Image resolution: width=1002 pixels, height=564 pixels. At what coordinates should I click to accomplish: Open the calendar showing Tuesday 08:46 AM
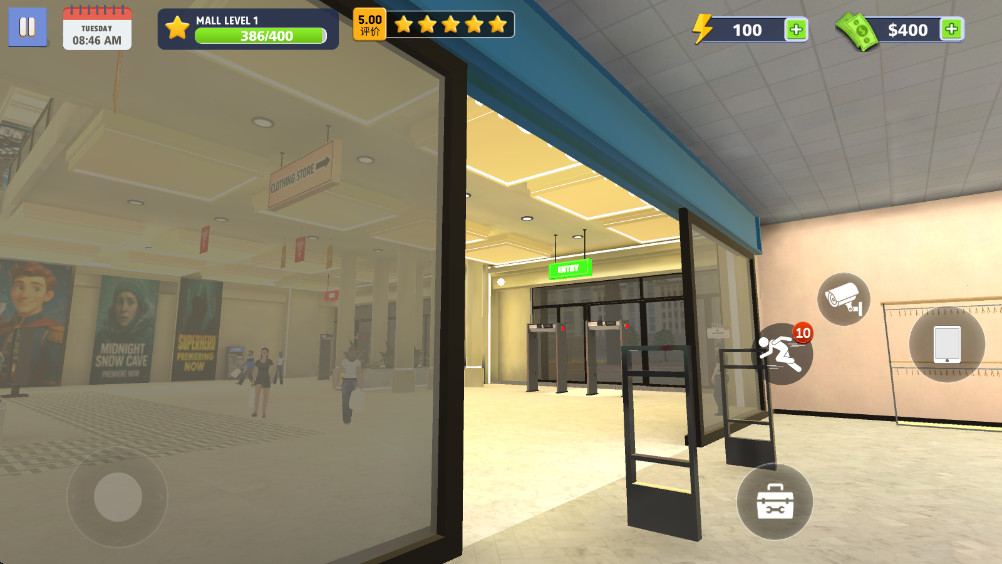tap(97, 28)
